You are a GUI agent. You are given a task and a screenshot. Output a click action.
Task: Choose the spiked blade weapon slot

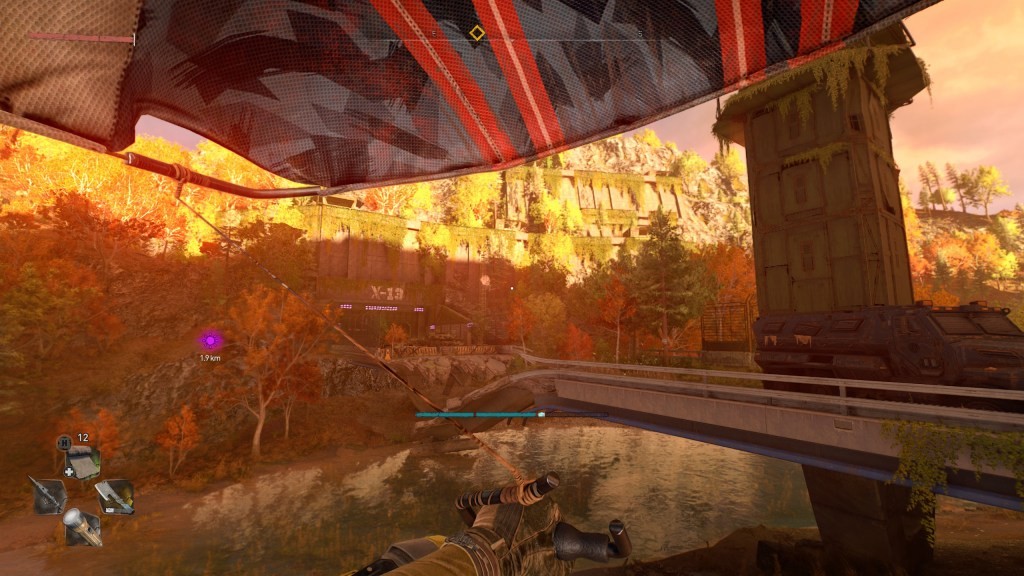49,494
